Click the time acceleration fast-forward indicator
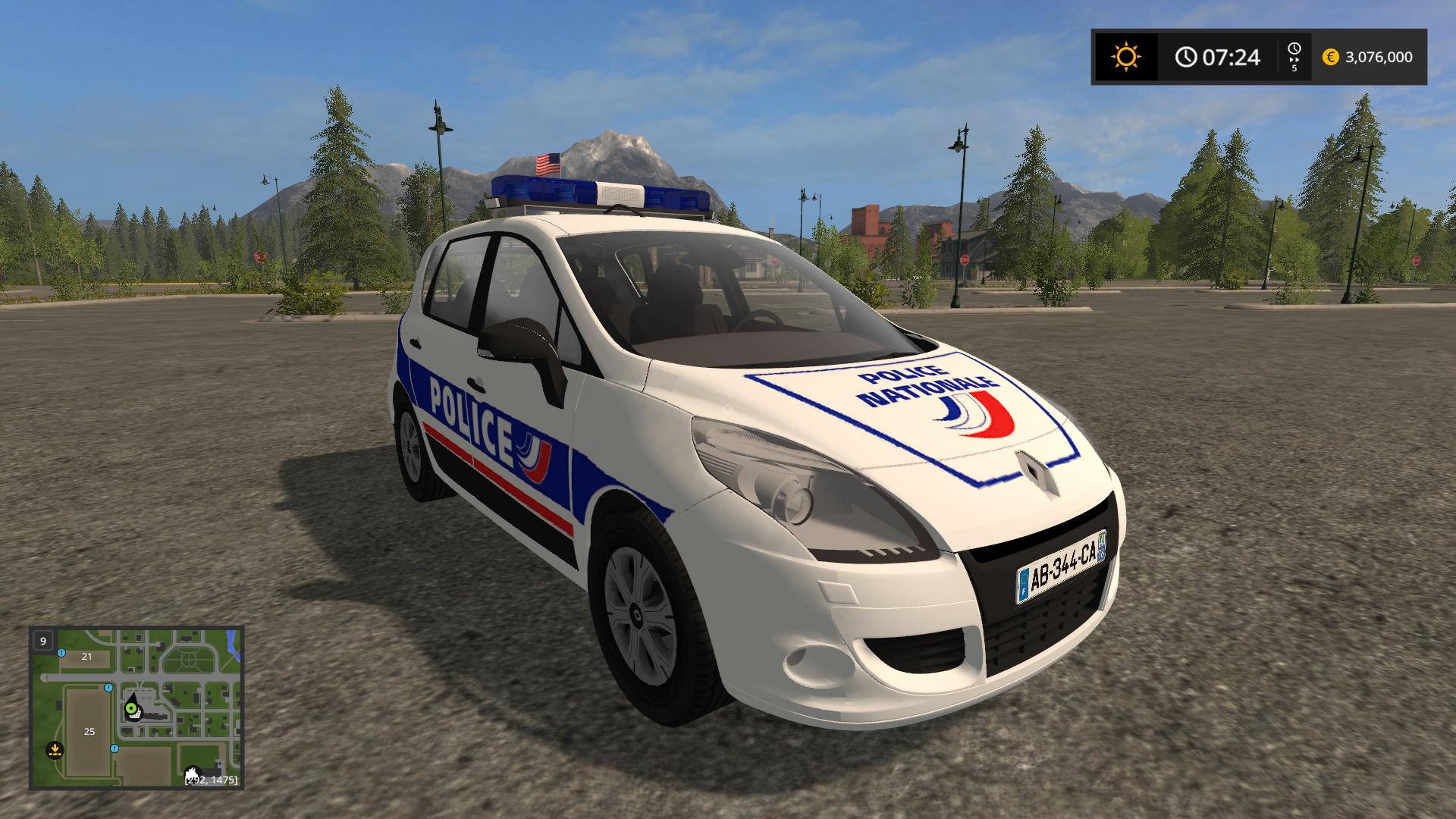Image resolution: width=1456 pixels, height=819 pixels. click(x=1294, y=57)
